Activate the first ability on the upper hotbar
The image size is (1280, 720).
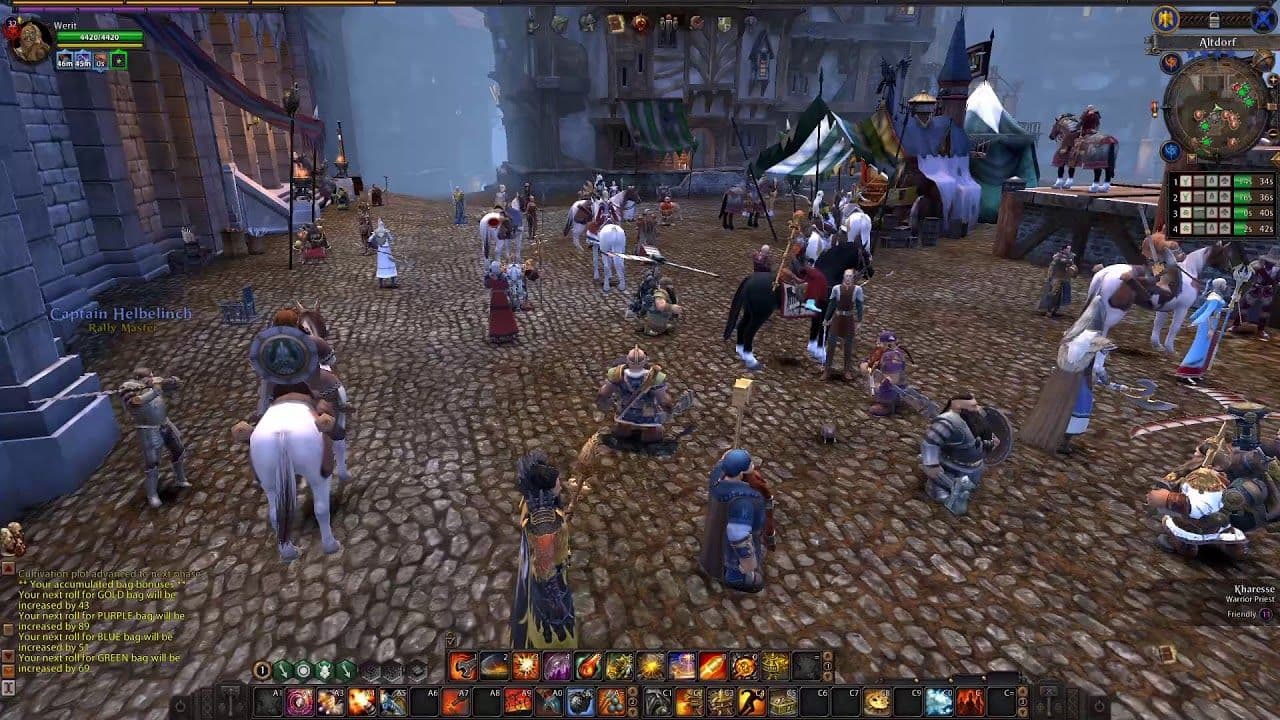(x=463, y=666)
